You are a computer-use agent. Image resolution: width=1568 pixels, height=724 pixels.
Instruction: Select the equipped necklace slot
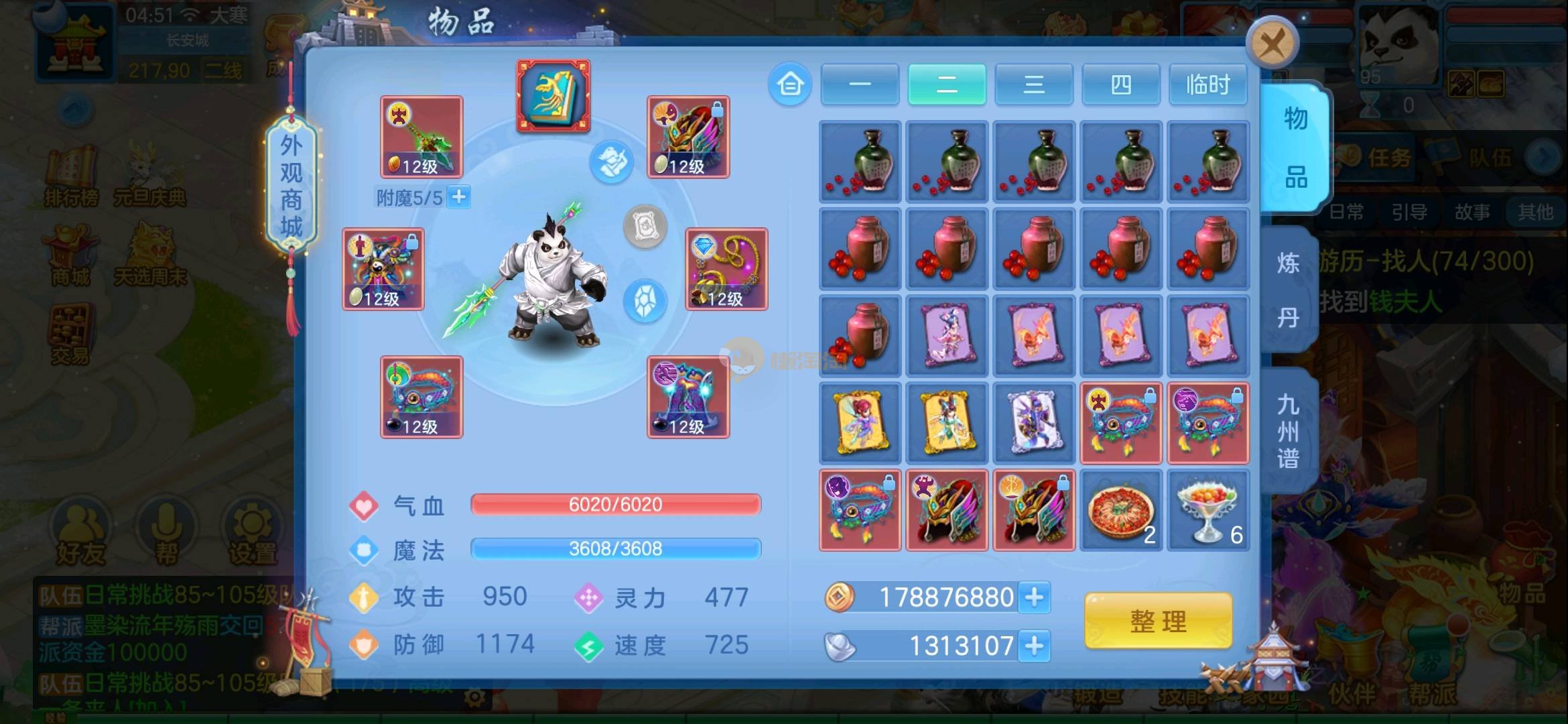click(726, 269)
